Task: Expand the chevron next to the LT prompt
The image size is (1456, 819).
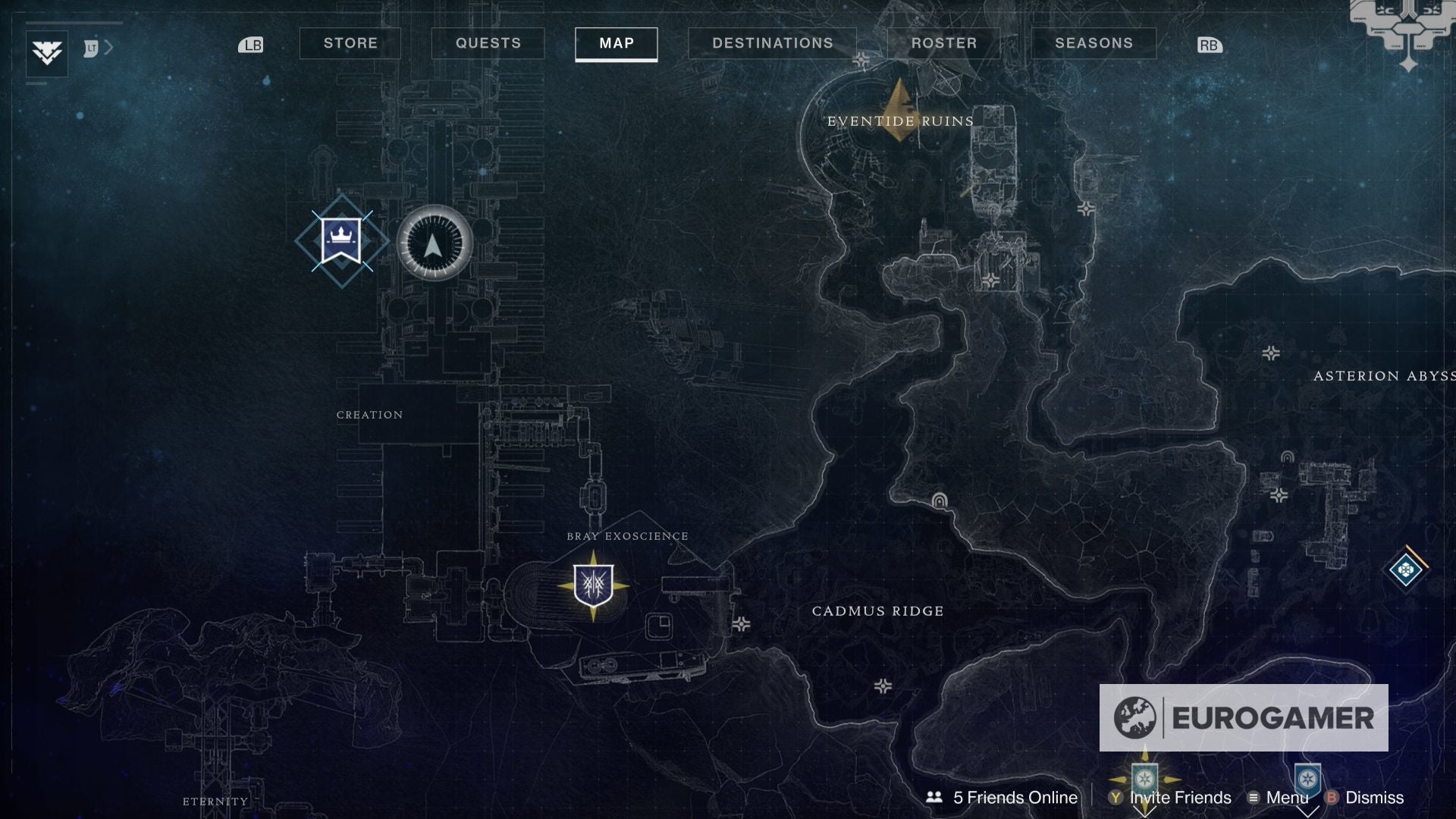Action: coord(108,46)
